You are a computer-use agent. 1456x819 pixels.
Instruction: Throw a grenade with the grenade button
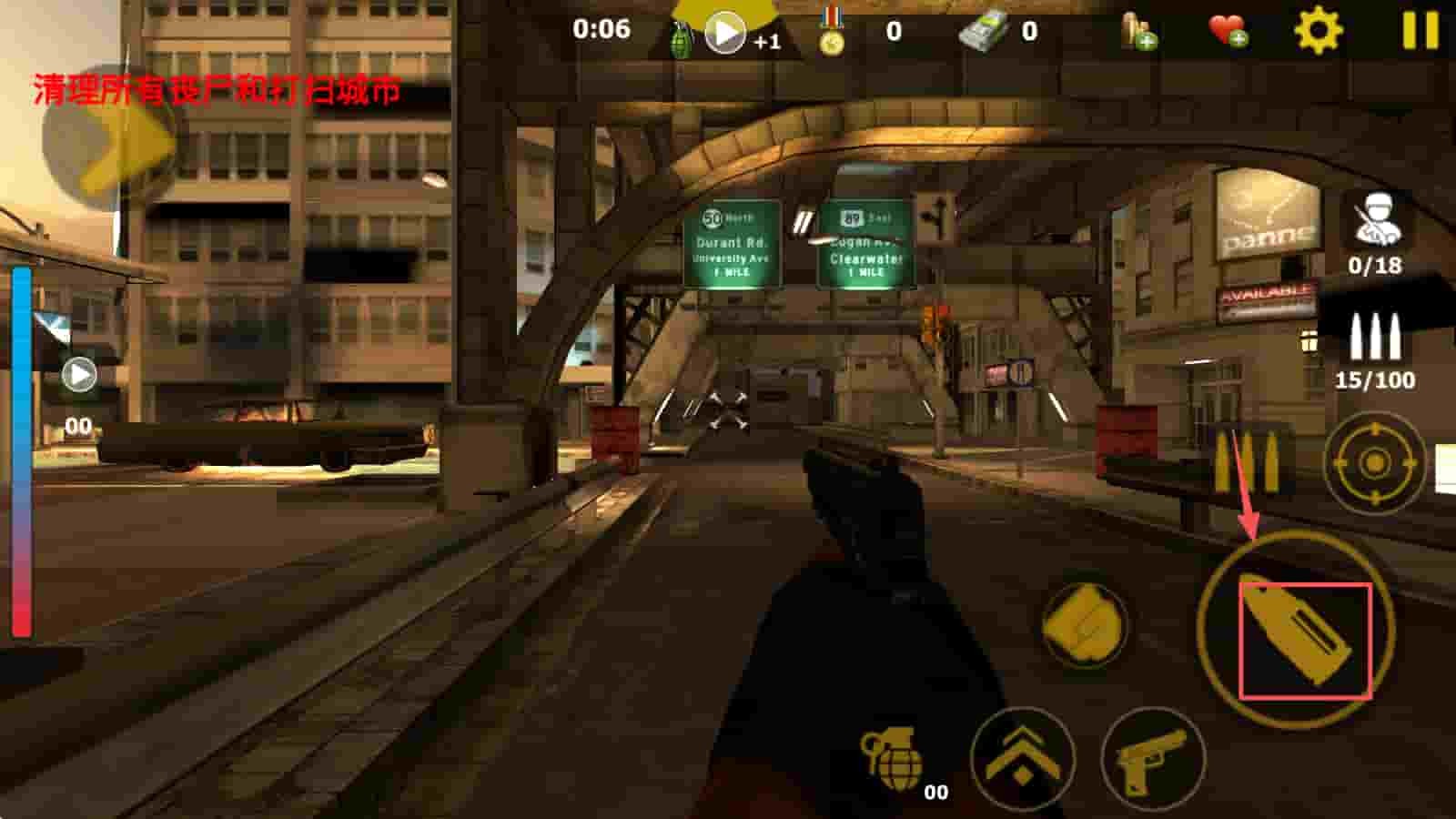(892, 757)
